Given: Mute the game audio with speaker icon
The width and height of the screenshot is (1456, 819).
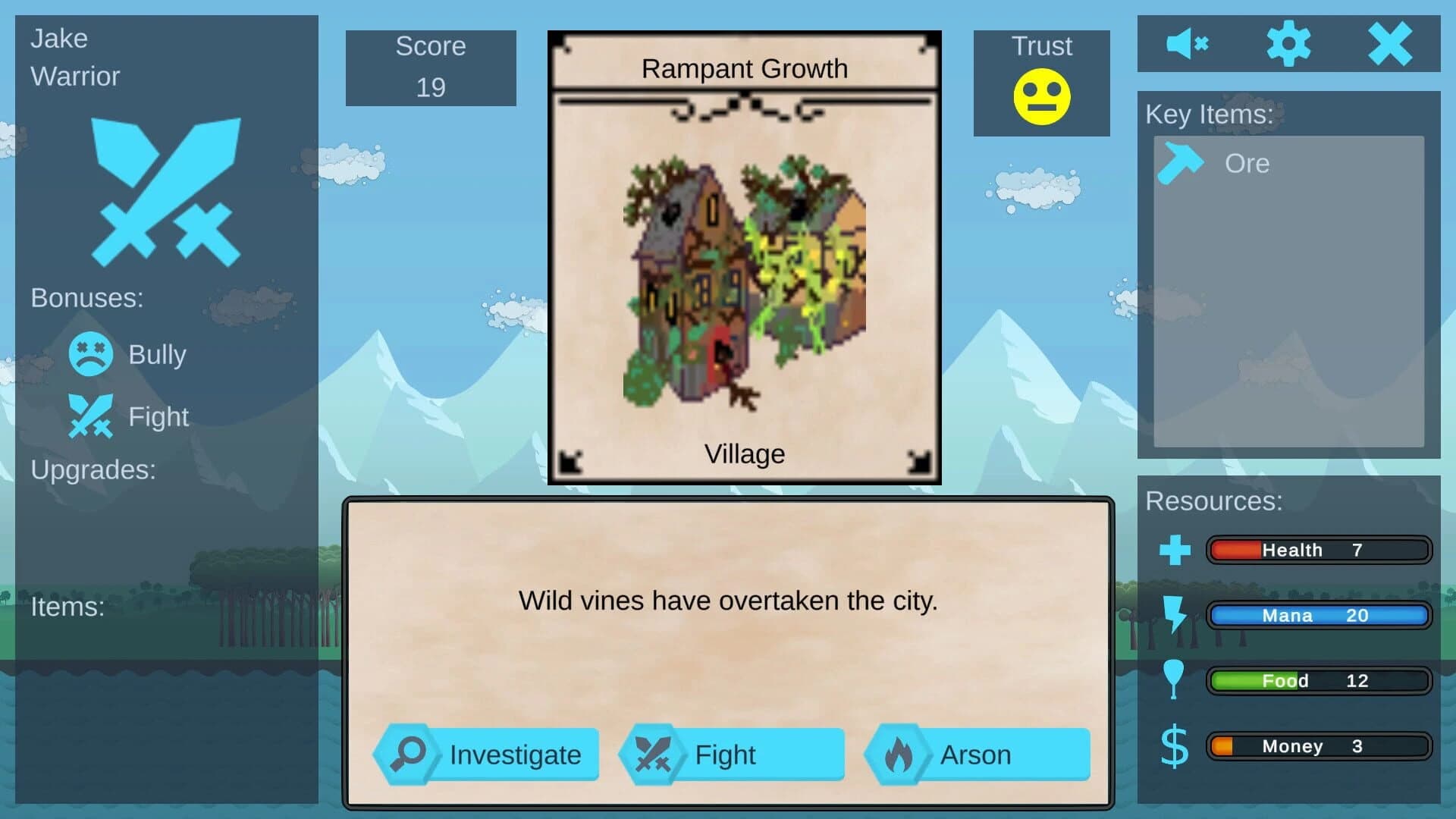Looking at the screenshot, I should (x=1189, y=43).
